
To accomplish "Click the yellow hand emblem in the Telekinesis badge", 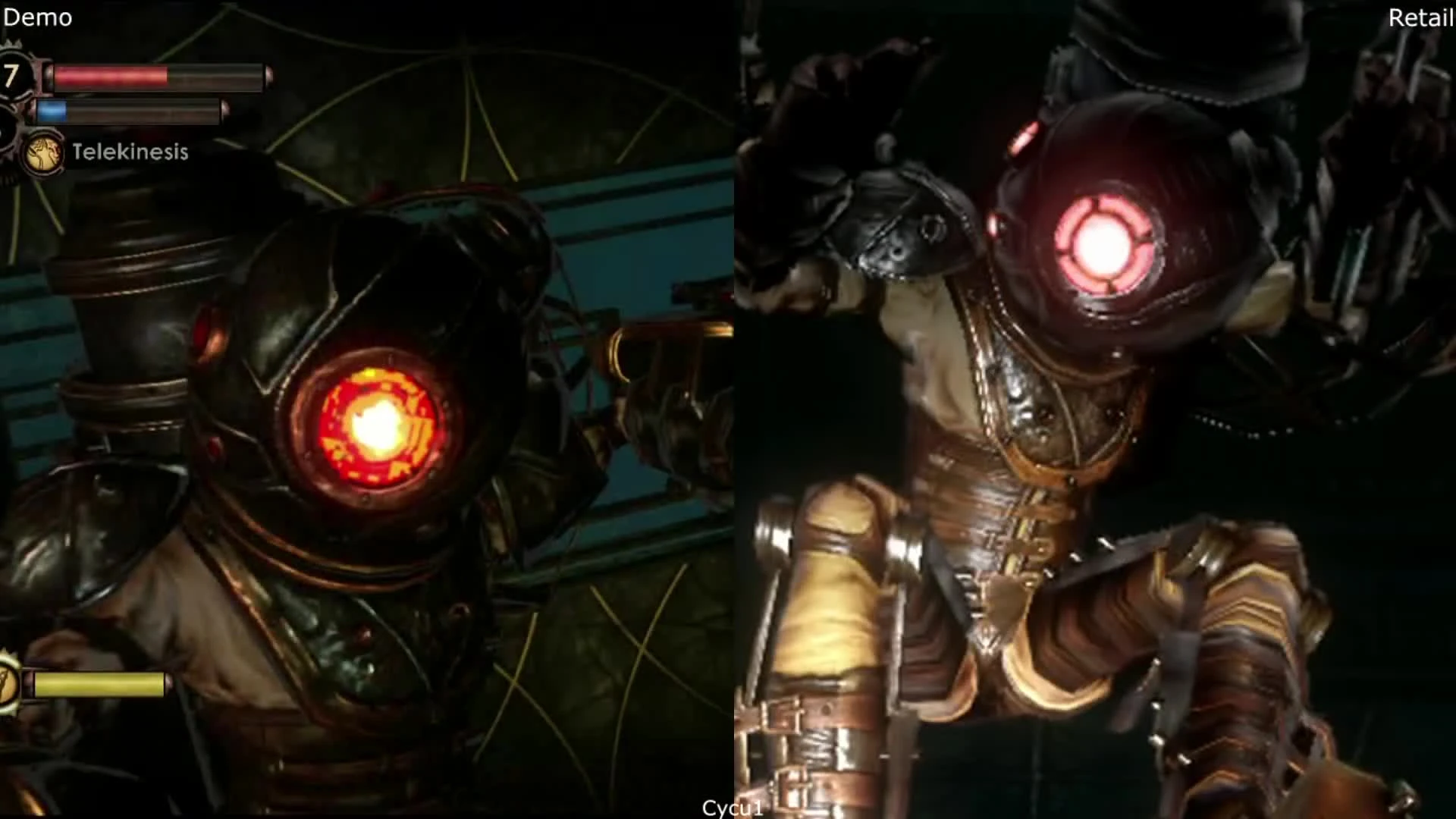I will 43,150.
